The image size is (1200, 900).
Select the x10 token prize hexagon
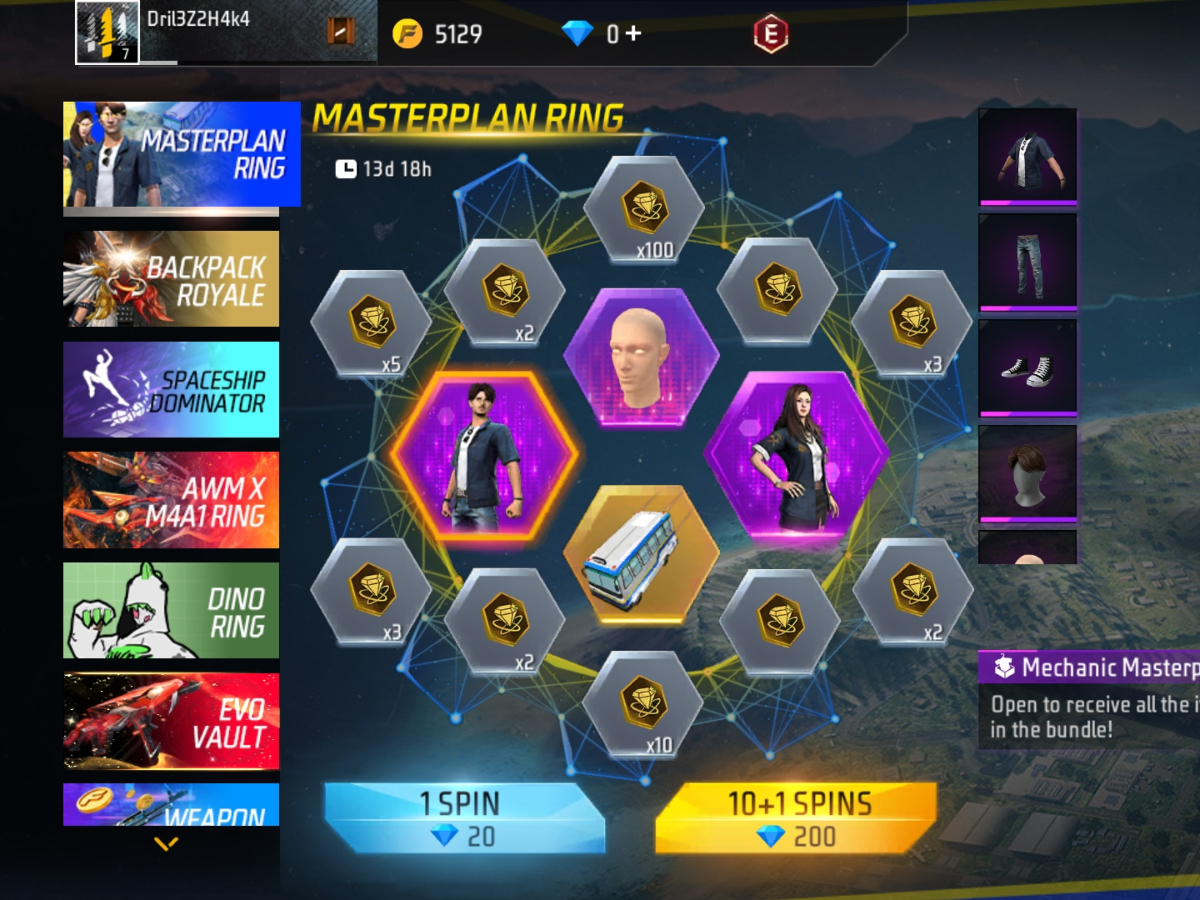coord(642,702)
